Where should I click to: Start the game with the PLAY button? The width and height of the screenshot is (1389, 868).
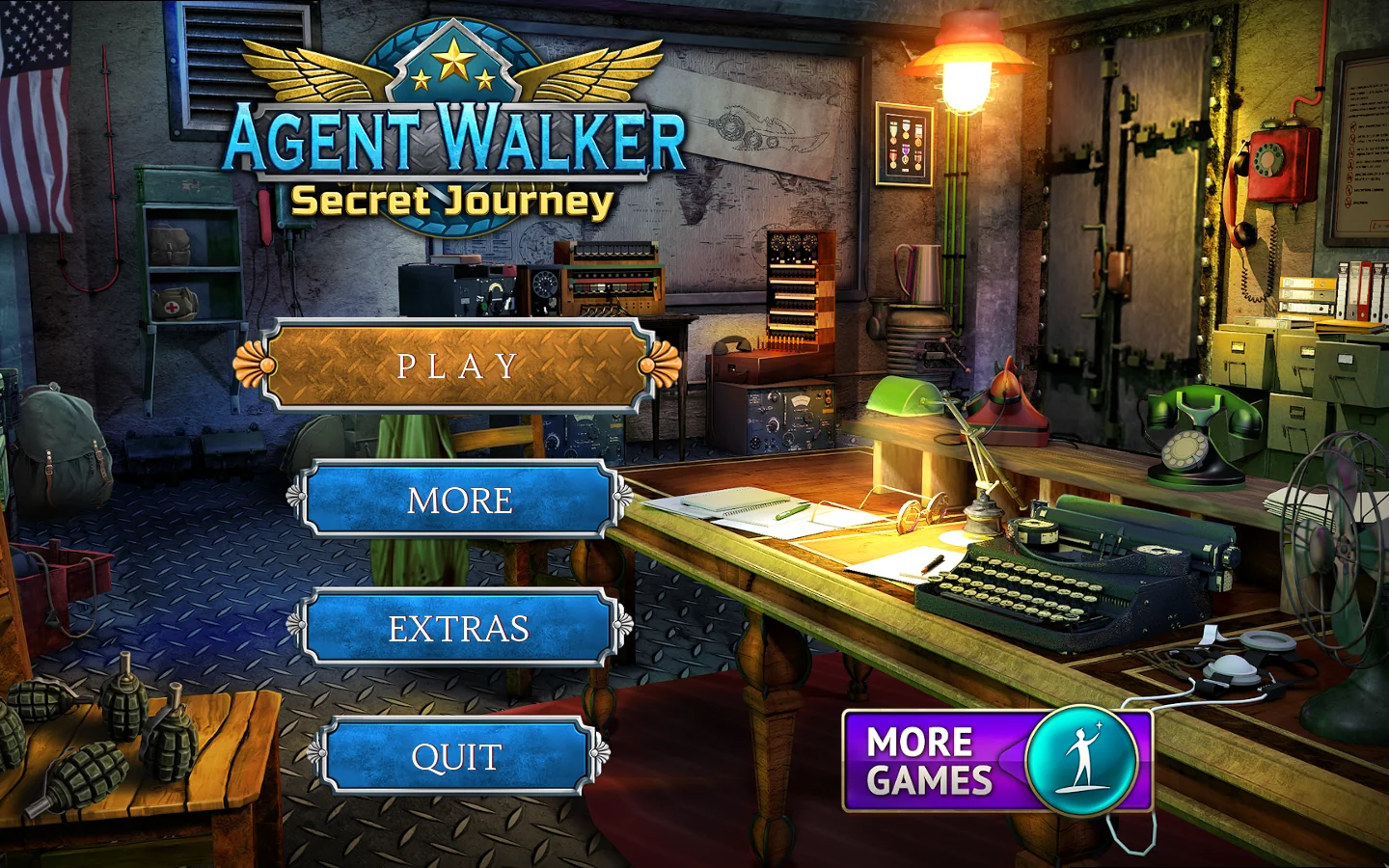pyautogui.click(x=457, y=366)
